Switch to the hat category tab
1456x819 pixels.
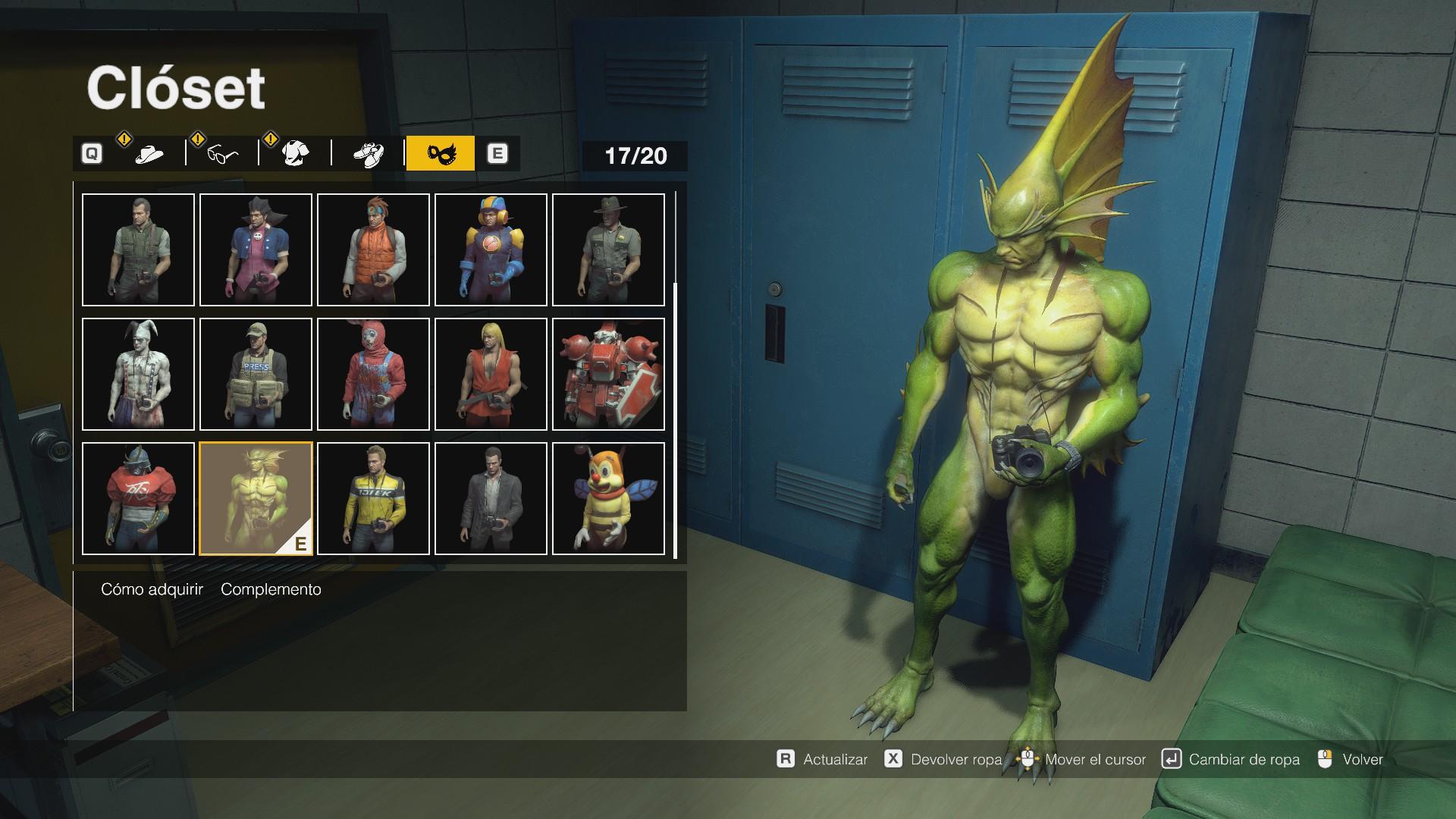click(149, 154)
